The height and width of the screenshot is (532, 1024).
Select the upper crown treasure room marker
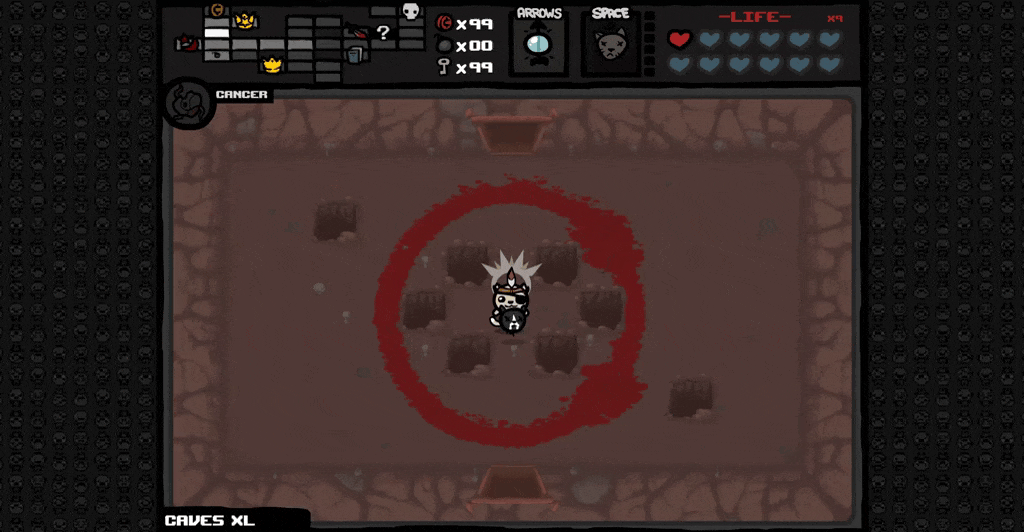244,20
